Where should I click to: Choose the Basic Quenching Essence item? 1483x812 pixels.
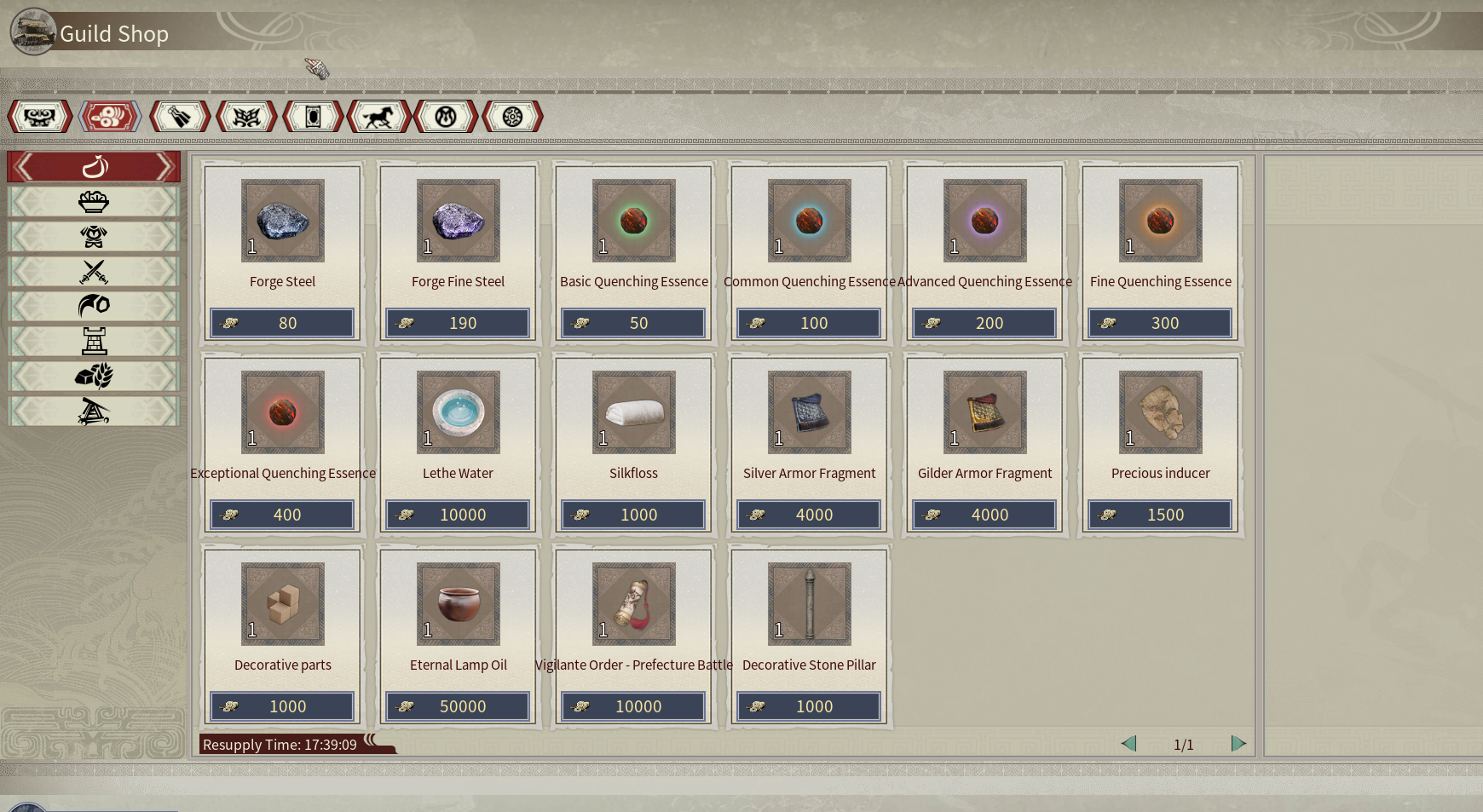coord(633,221)
